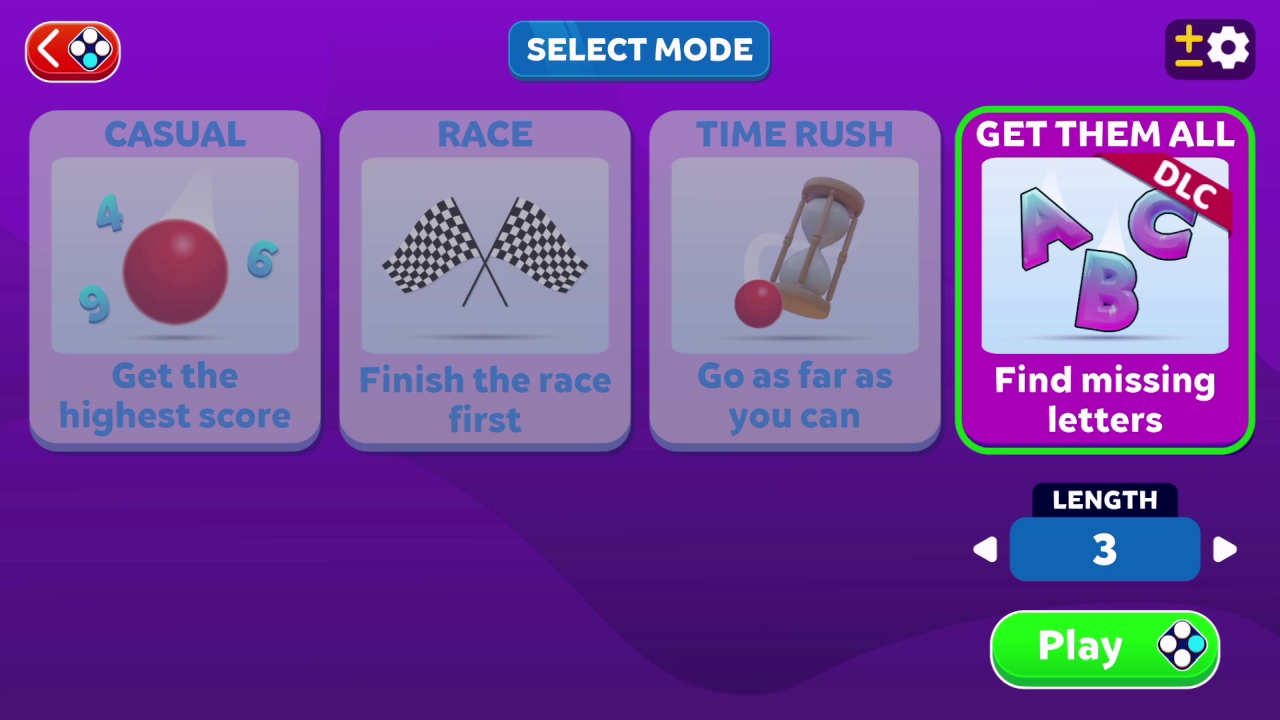Click the gamepad icon inside the Play button
Screen dimensions: 1280x720
(1183, 647)
